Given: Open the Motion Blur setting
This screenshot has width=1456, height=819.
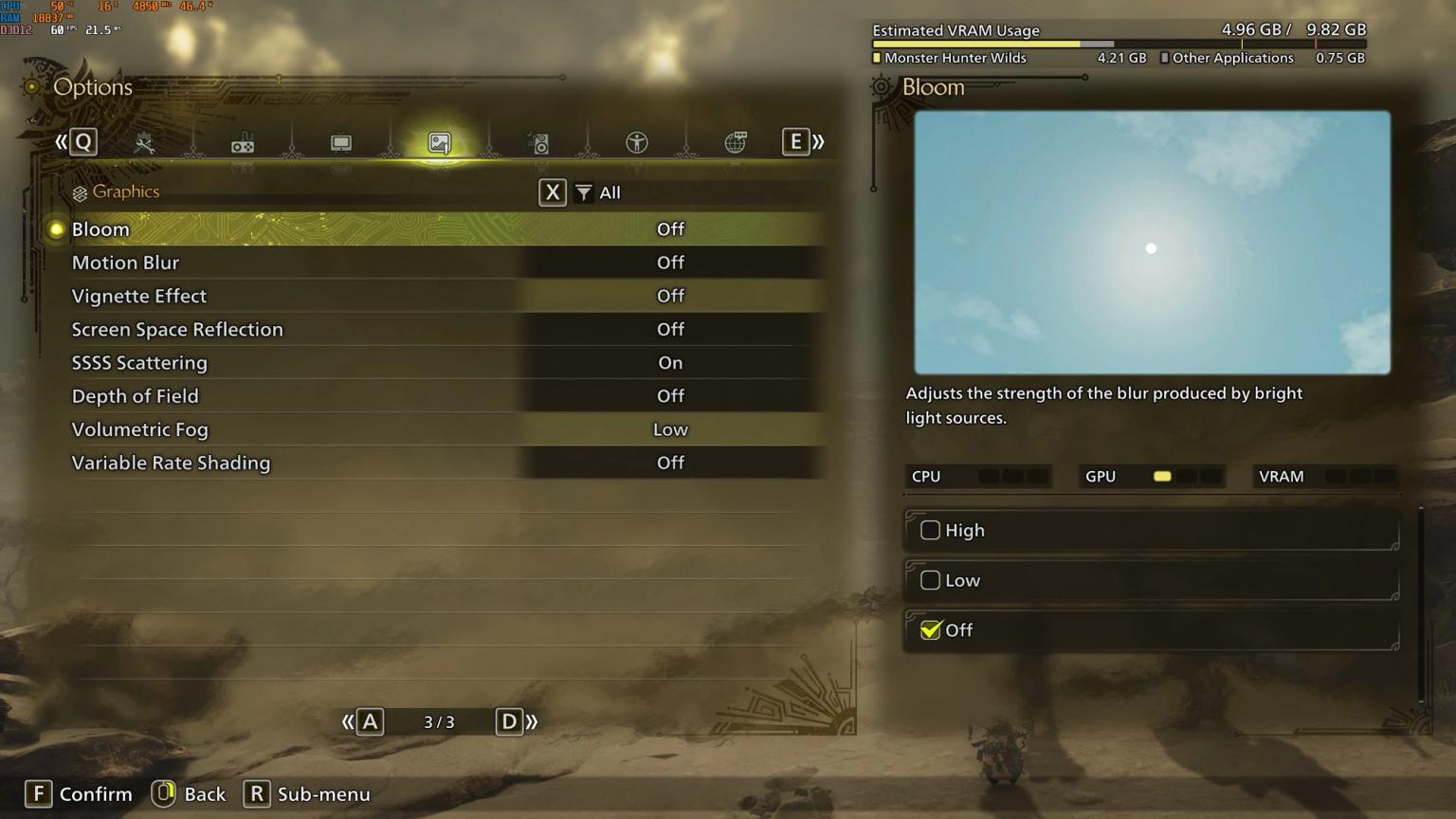Looking at the screenshot, I should pos(436,263).
